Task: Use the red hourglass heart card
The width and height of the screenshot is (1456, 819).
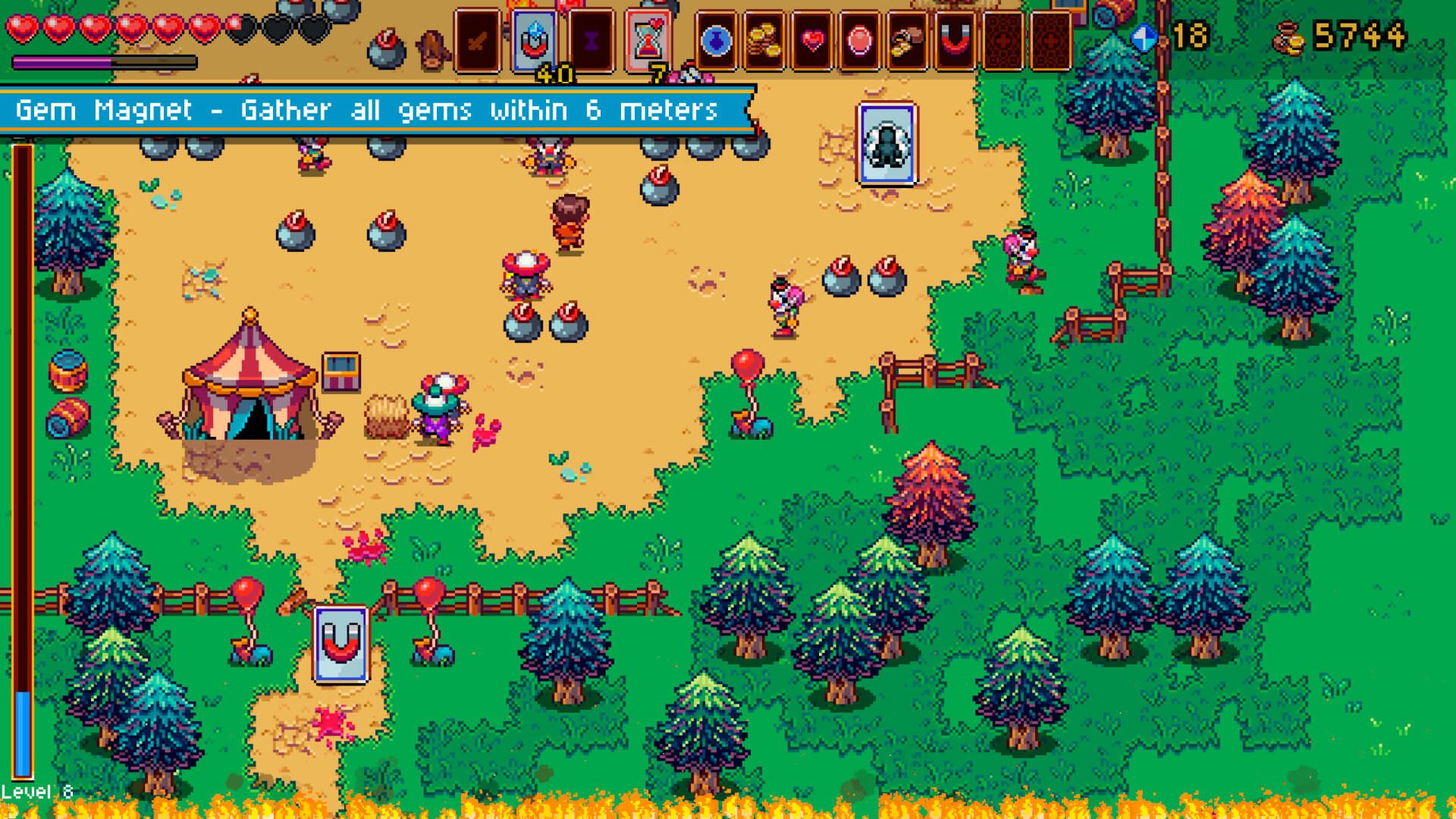Action: tap(648, 40)
